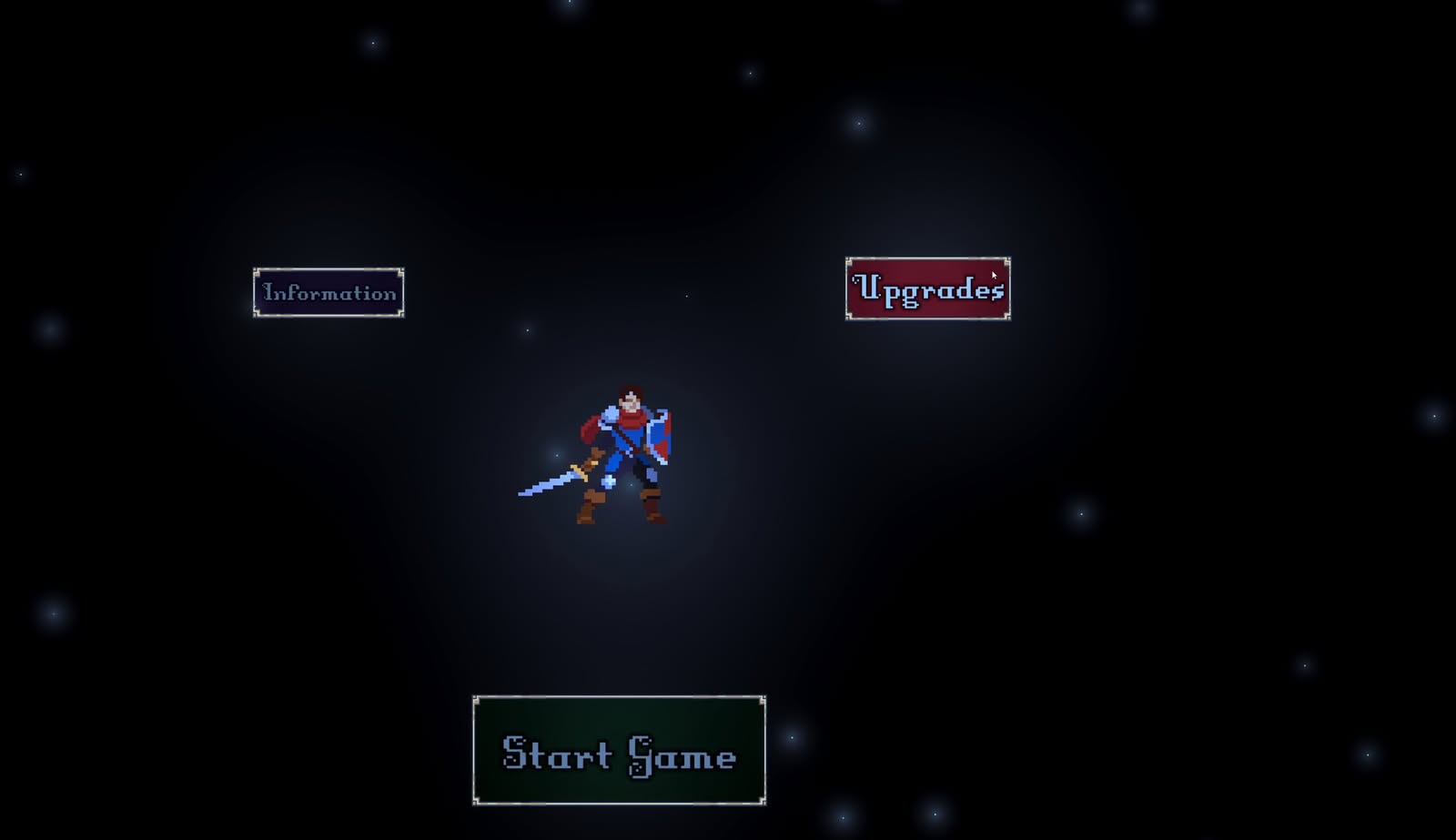Click the Start Game button

tap(619, 751)
